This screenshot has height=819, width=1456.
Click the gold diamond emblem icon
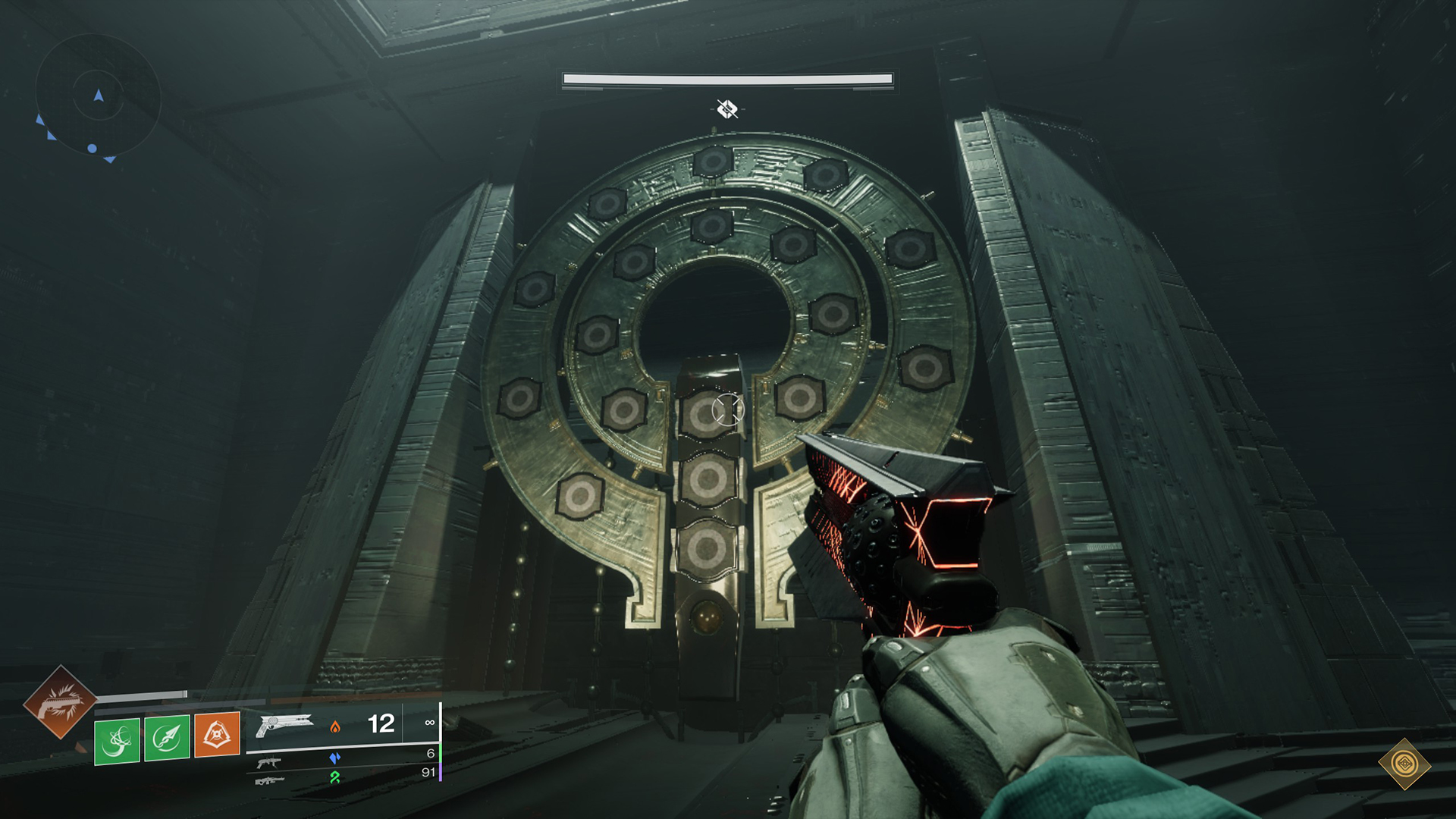pyautogui.click(x=1404, y=764)
